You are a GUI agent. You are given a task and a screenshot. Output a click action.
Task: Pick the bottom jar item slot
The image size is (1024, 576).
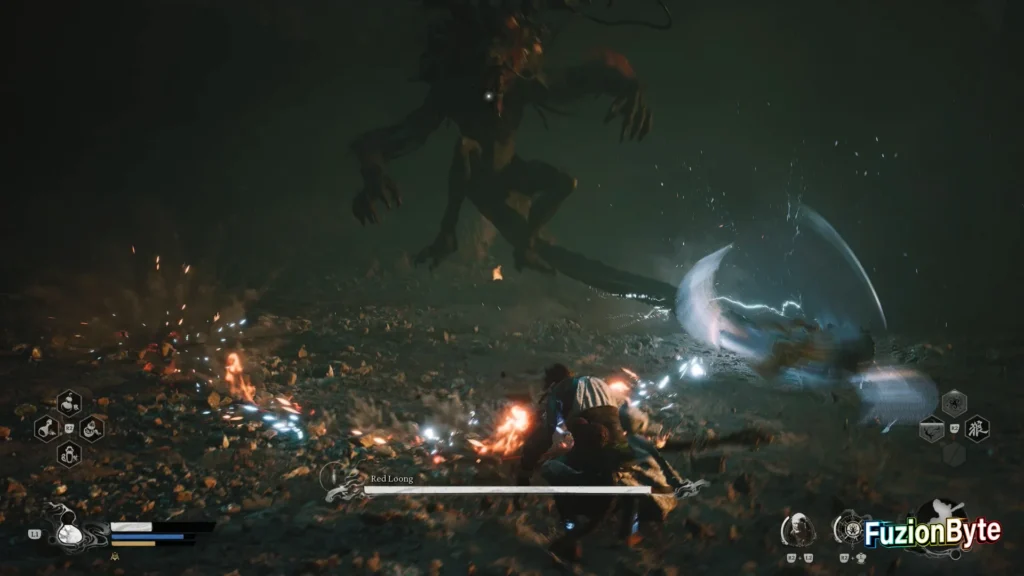click(69, 453)
